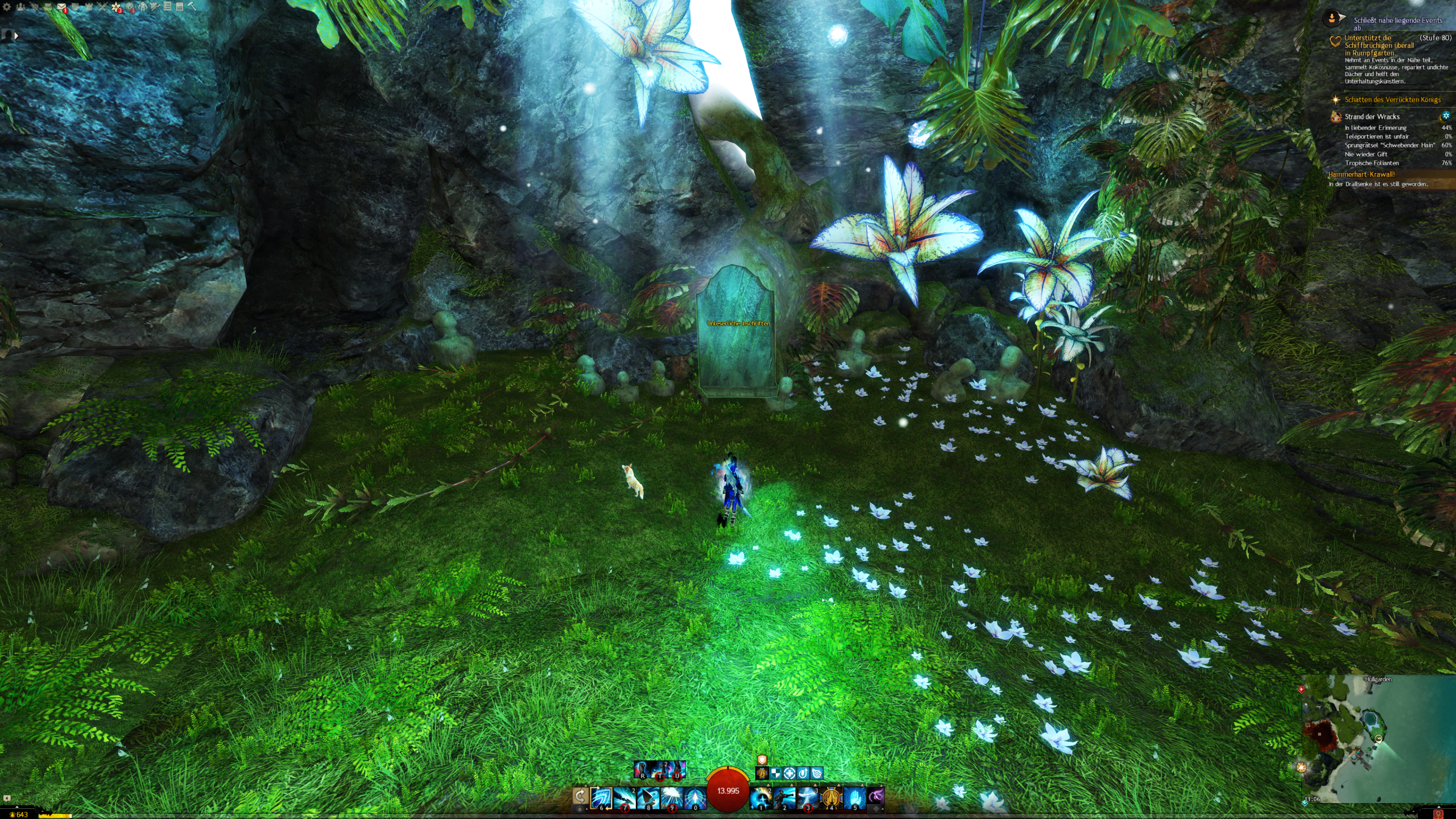
Task: Trigger the utility skill bound to 0
Action: click(x=695, y=797)
